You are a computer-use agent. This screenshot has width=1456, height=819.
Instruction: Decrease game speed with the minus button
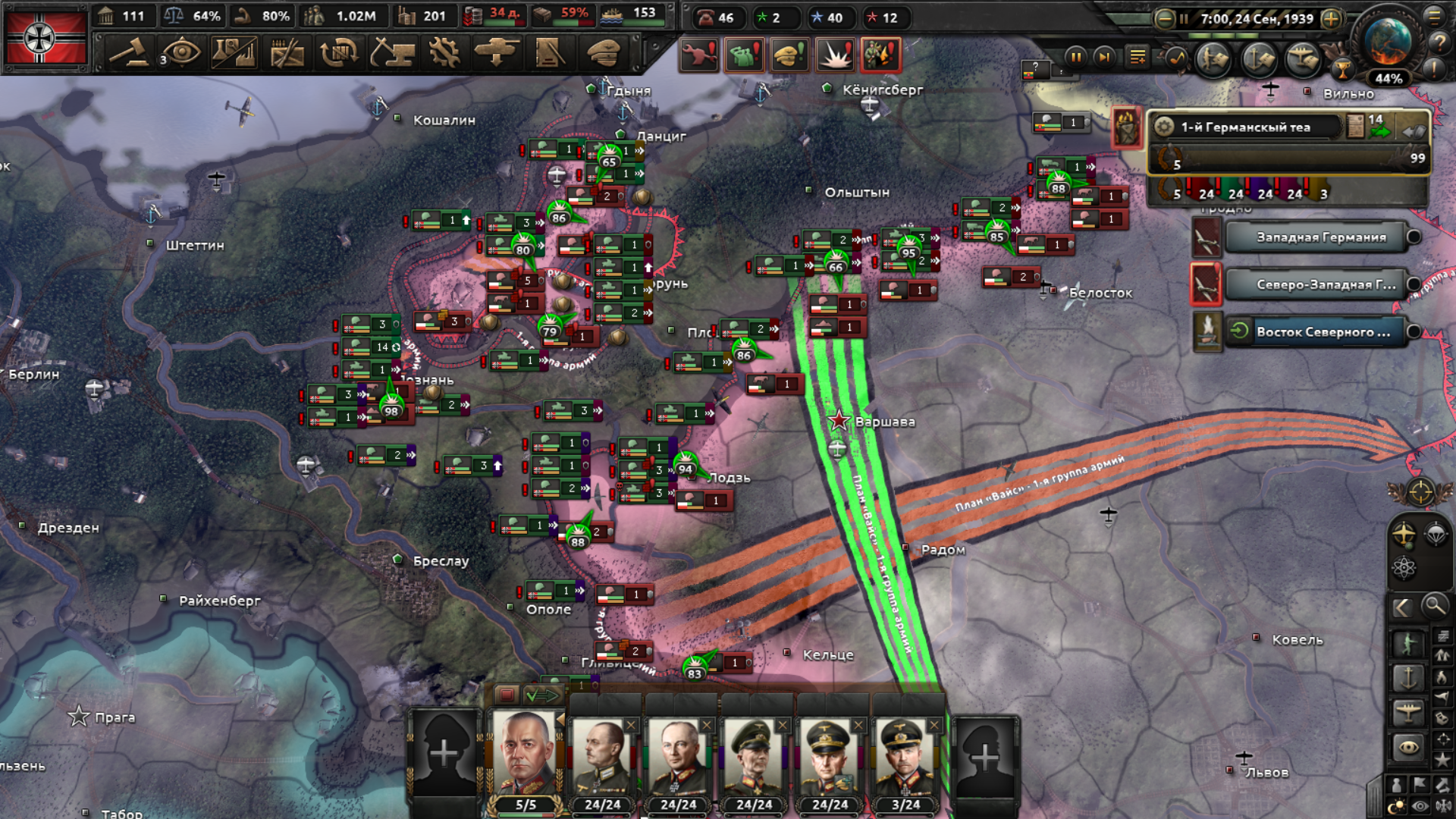pos(1165,19)
